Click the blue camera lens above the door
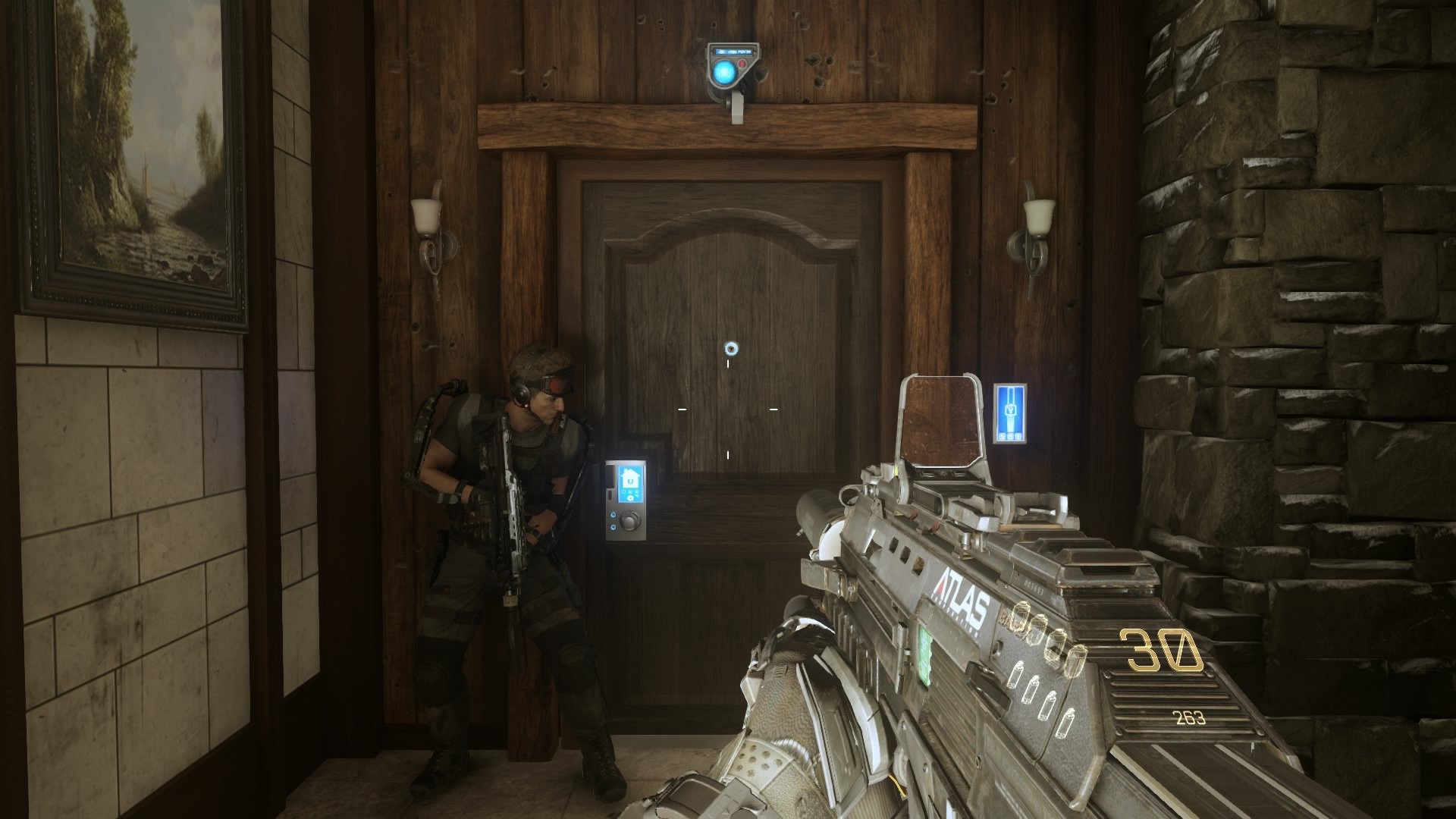Viewport: 1456px width, 819px height. click(x=724, y=71)
